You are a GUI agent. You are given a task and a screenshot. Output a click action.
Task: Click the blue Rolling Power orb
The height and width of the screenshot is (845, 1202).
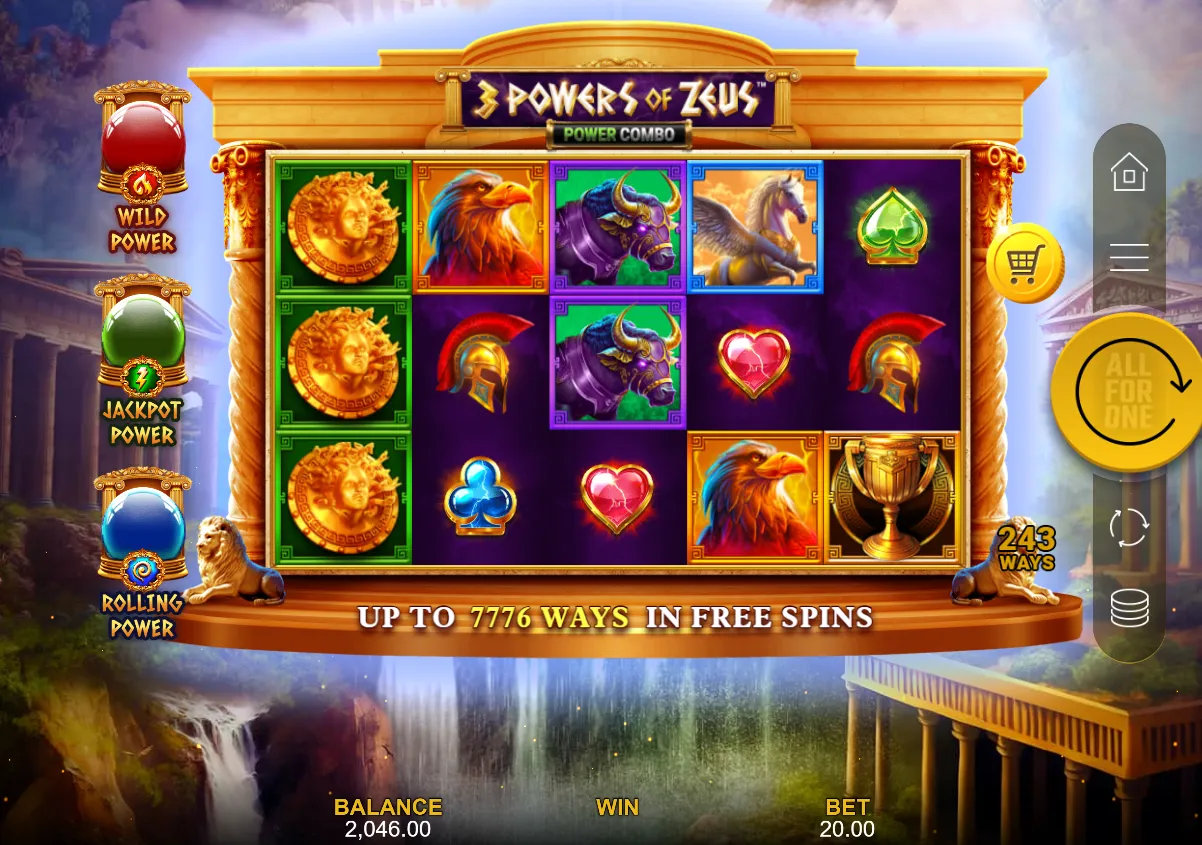(143, 524)
